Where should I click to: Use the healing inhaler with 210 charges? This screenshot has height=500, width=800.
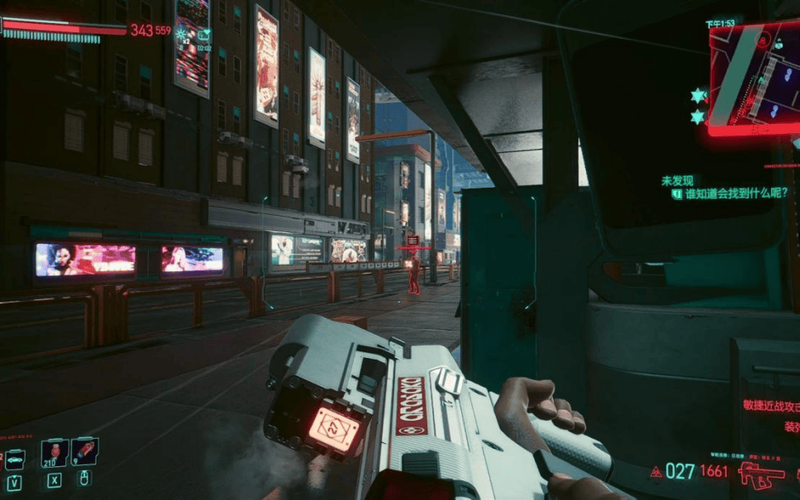(x=54, y=453)
